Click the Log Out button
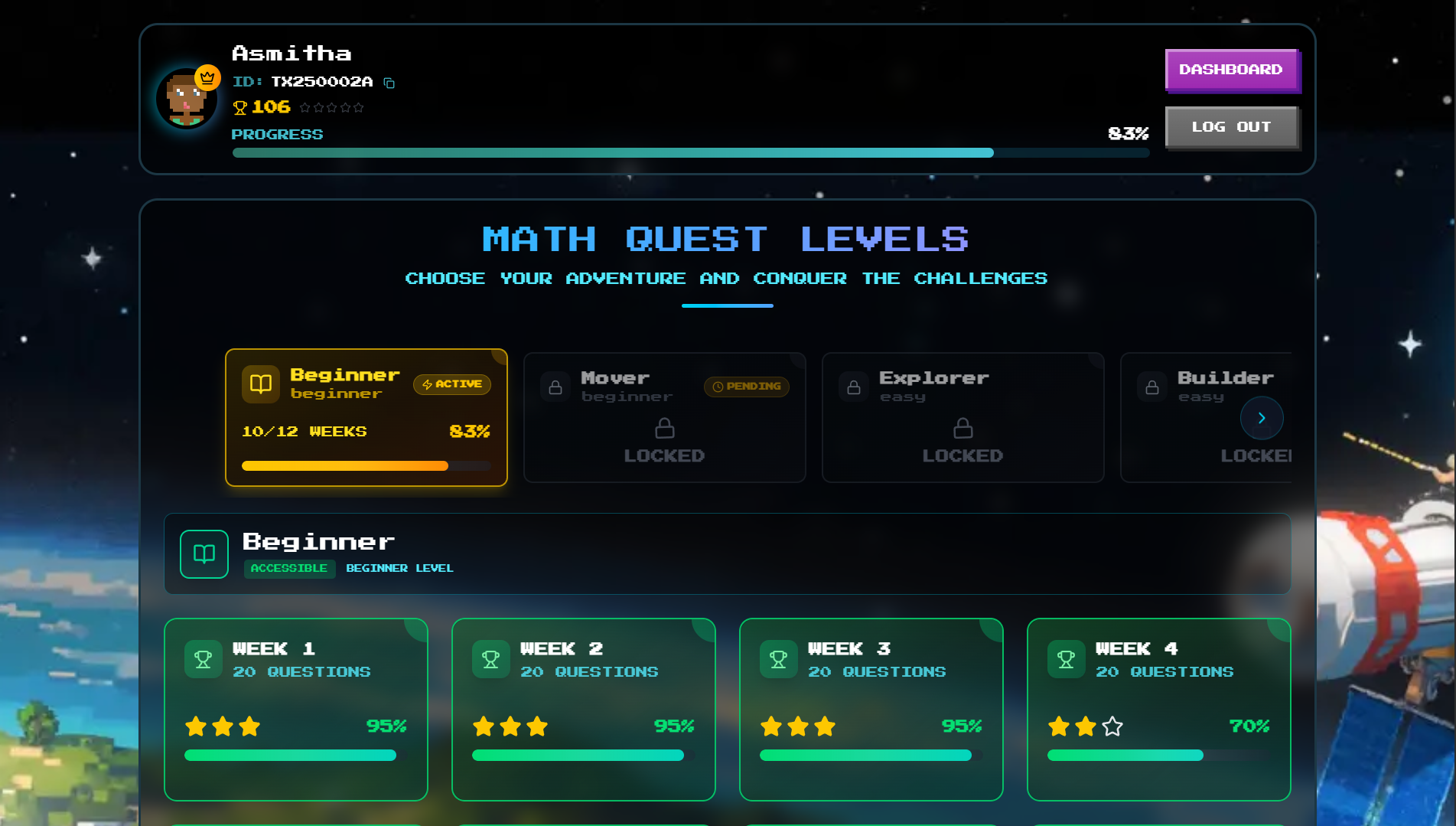 point(1230,127)
